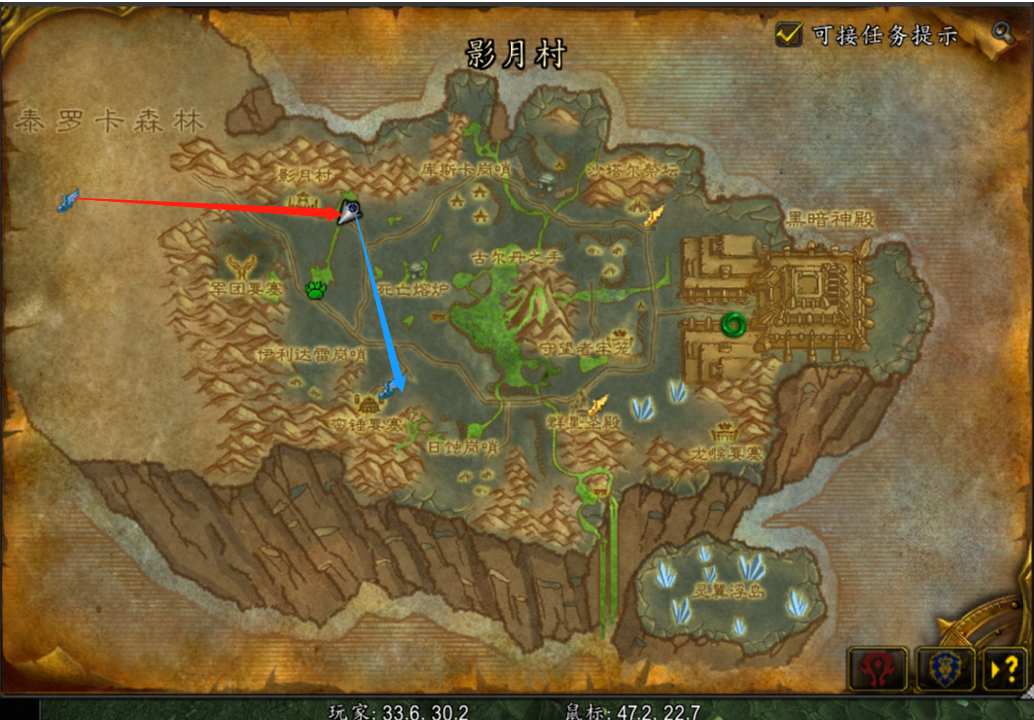Click the player arrow marker on the map

[x=350, y=211]
